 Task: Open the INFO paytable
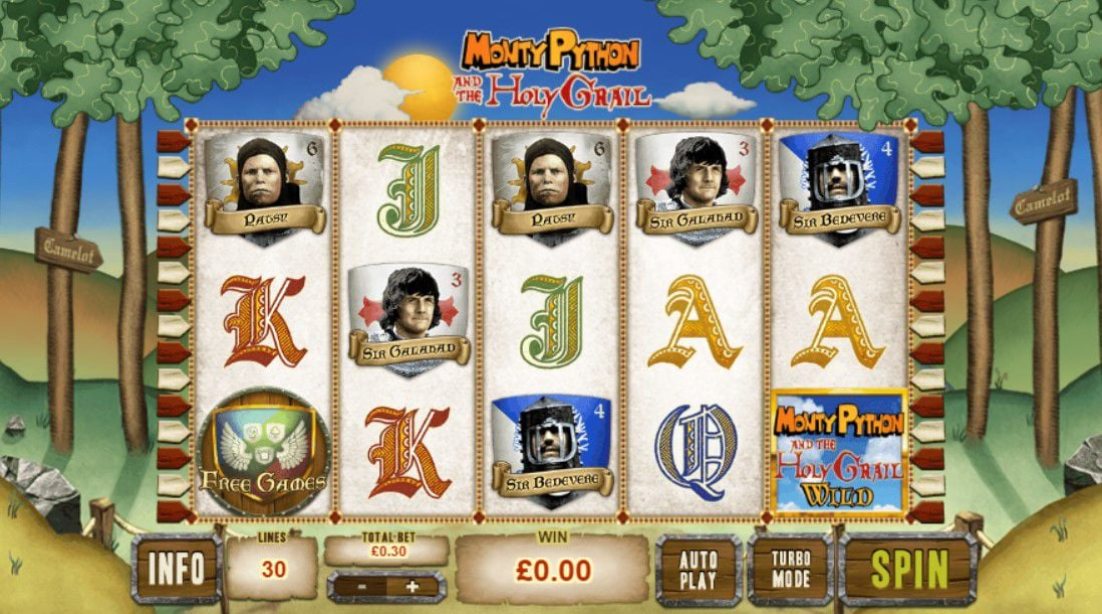tap(176, 568)
